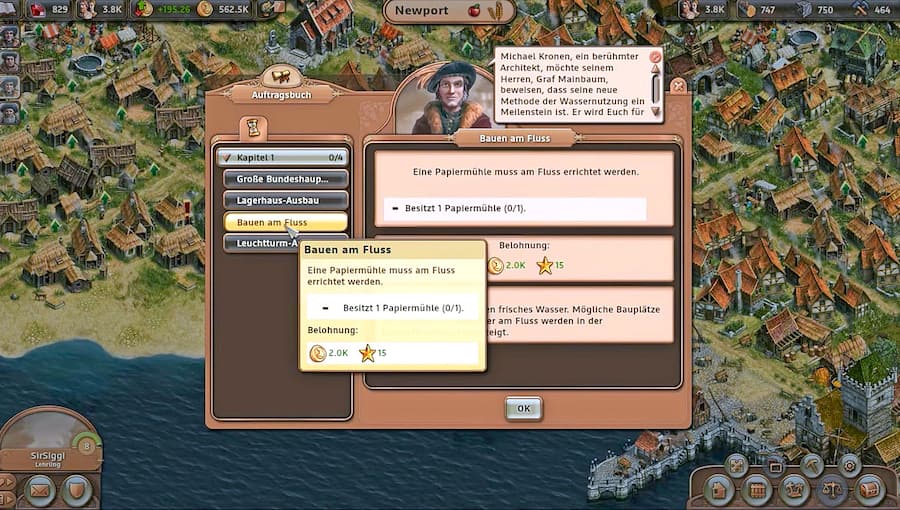The image size is (900, 510).
Task: Switch to the scroll quest tab
Action: tap(254, 127)
